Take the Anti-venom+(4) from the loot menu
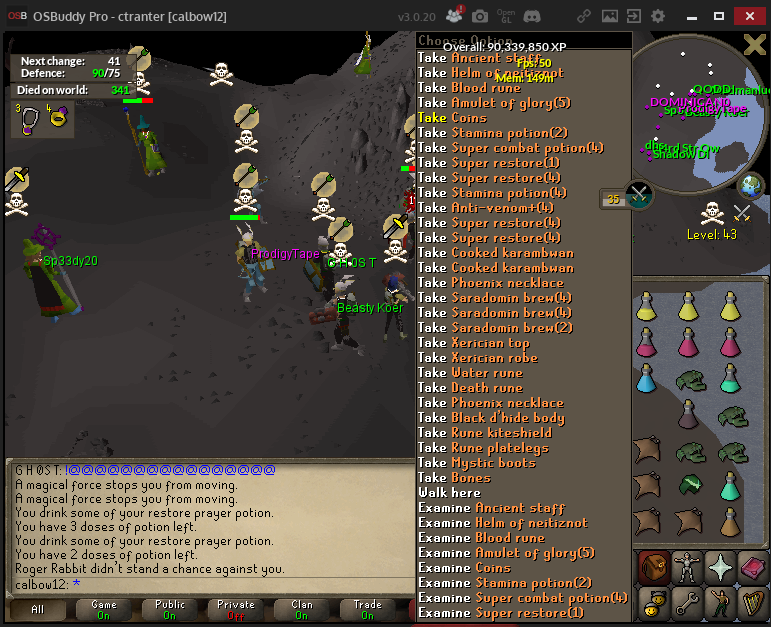The image size is (771, 627). coord(485,208)
